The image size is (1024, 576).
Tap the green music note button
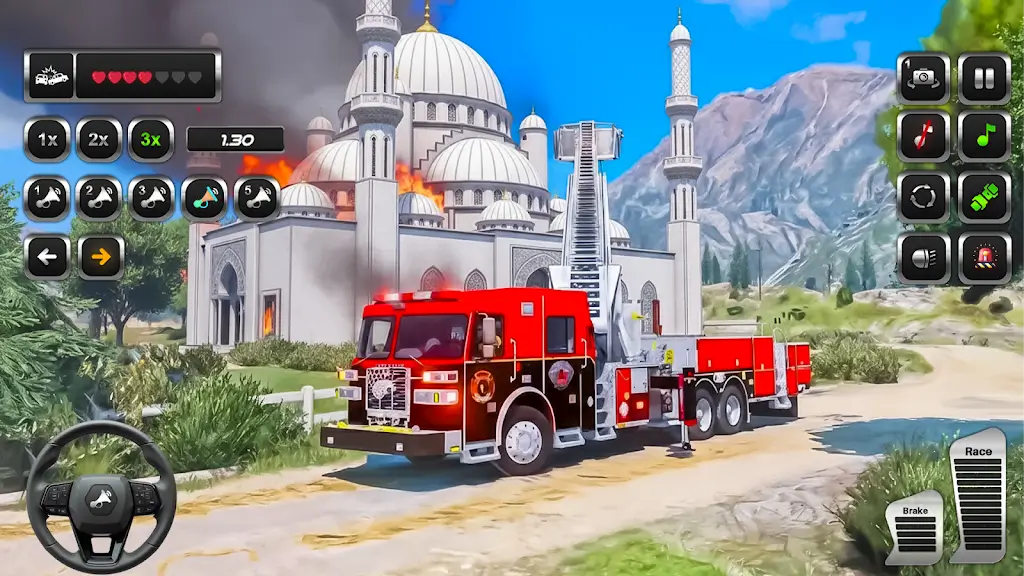click(x=984, y=137)
